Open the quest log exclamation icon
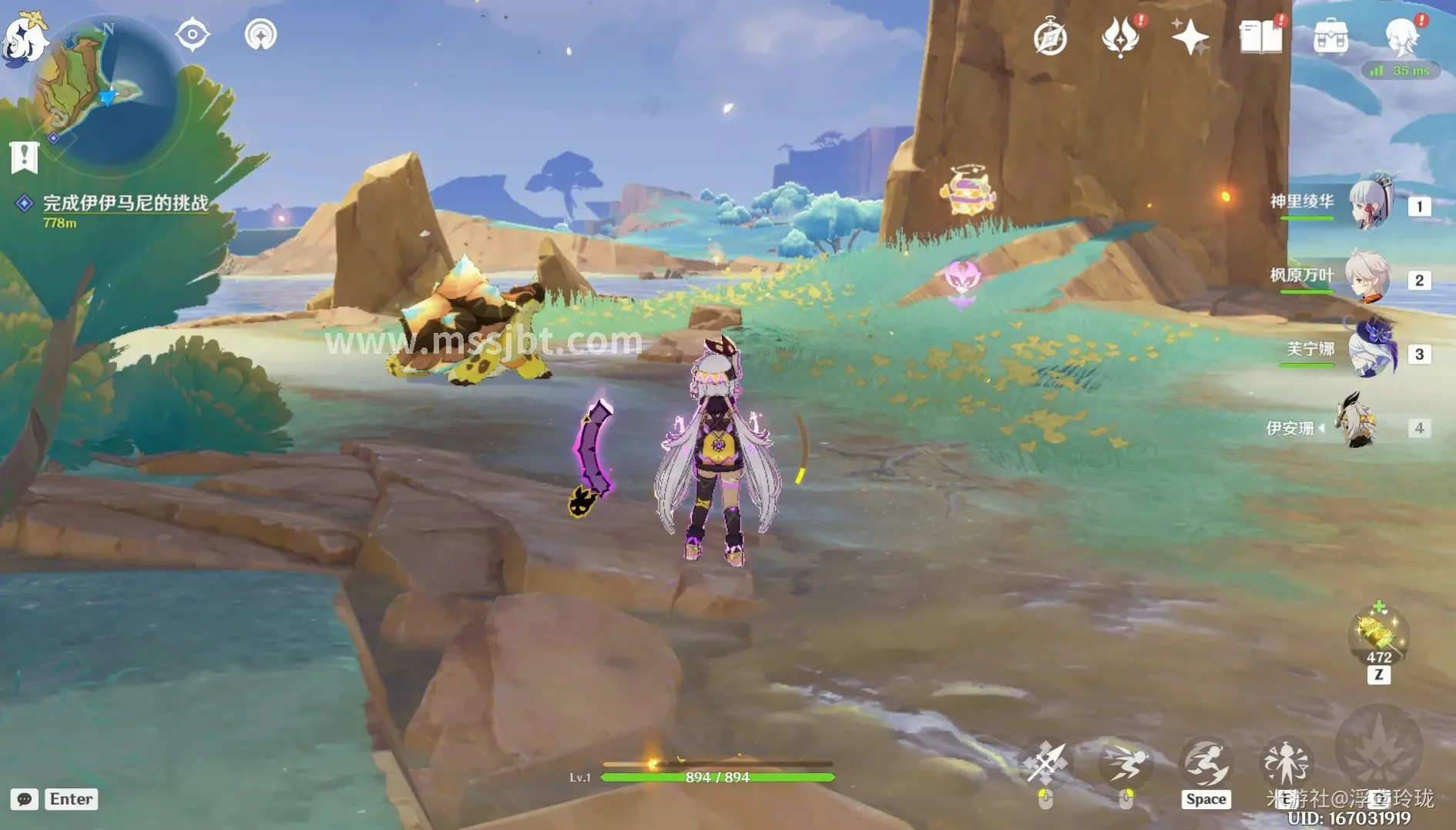The width and height of the screenshot is (1456, 830). pyautogui.click(x=24, y=157)
